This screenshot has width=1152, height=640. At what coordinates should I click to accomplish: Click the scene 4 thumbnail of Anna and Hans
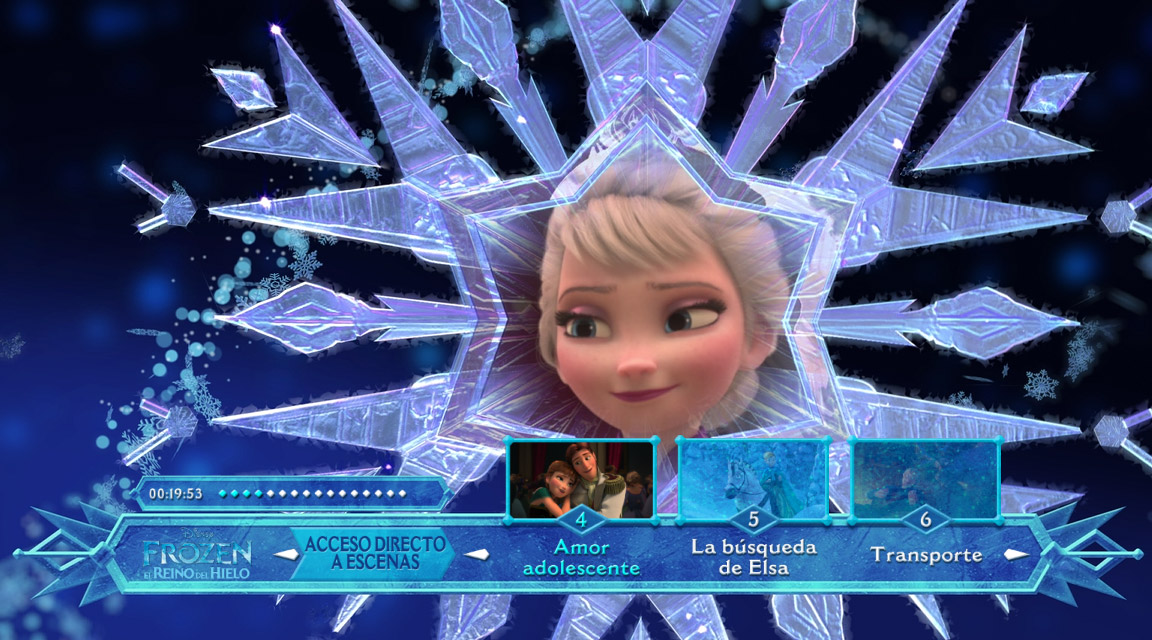click(581, 479)
